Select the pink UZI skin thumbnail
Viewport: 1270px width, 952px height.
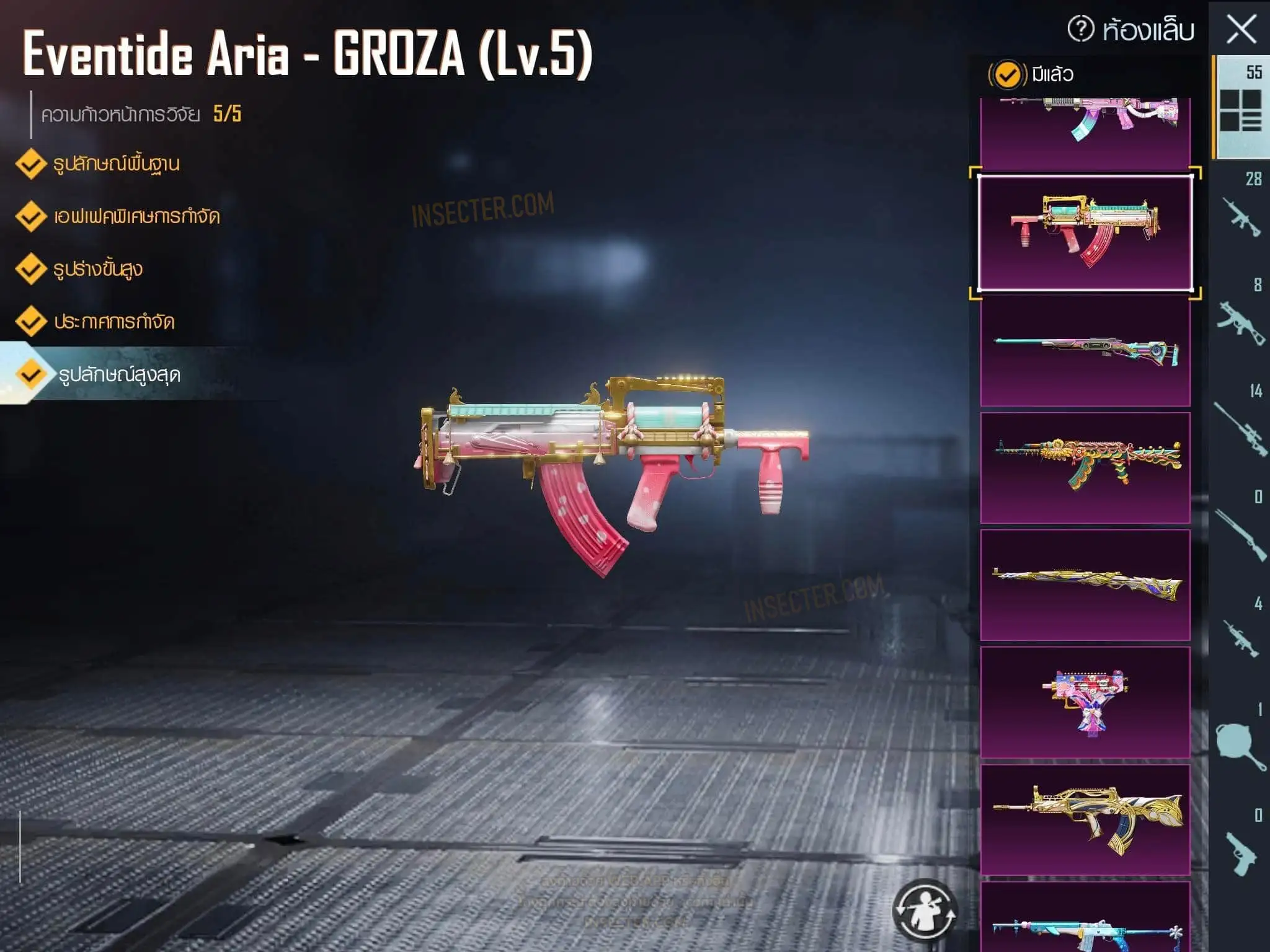(1085, 702)
